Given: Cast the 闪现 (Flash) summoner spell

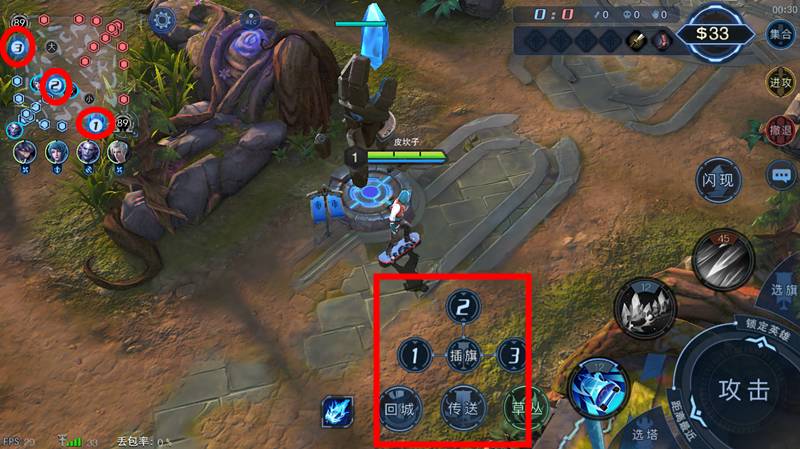Looking at the screenshot, I should coord(718,181).
